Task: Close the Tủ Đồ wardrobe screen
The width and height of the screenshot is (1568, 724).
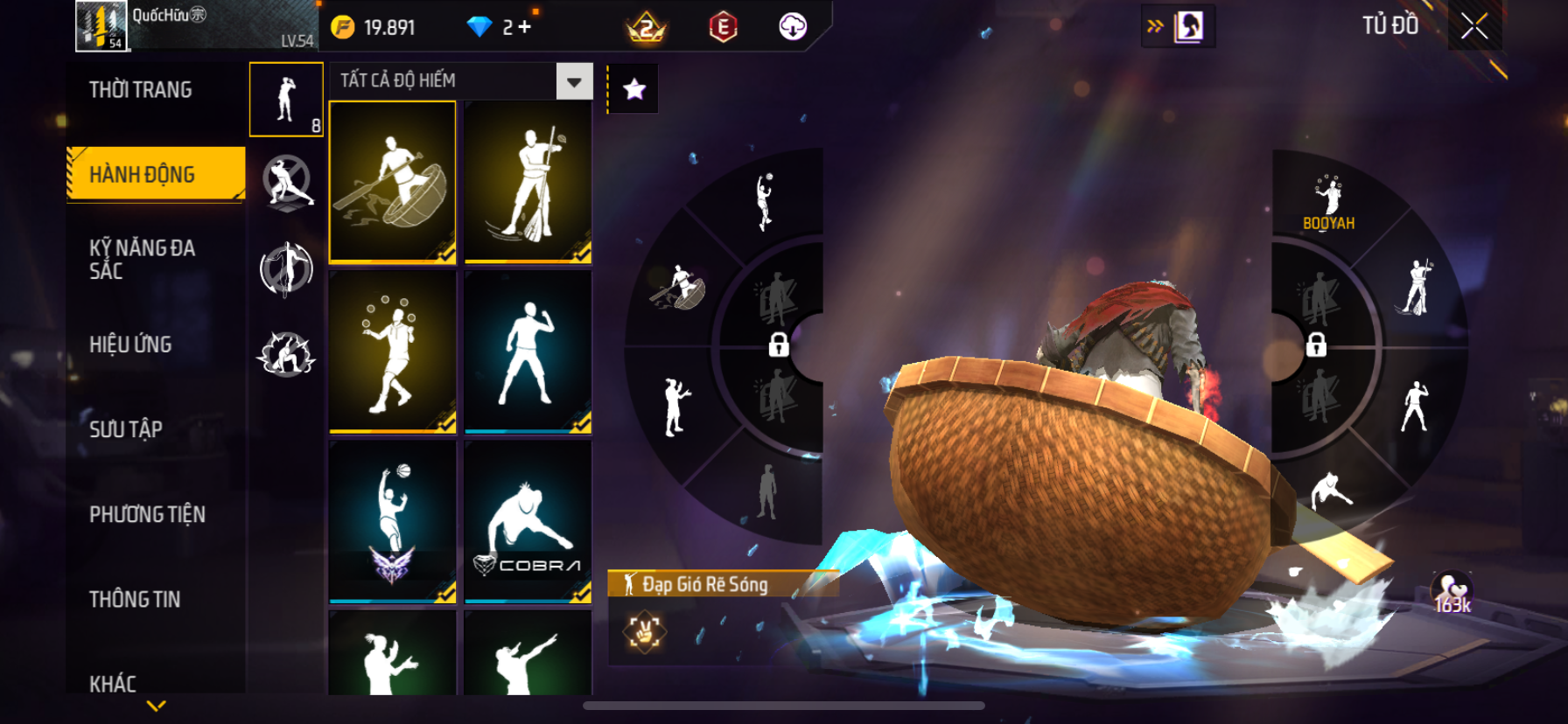Action: [x=1474, y=26]
